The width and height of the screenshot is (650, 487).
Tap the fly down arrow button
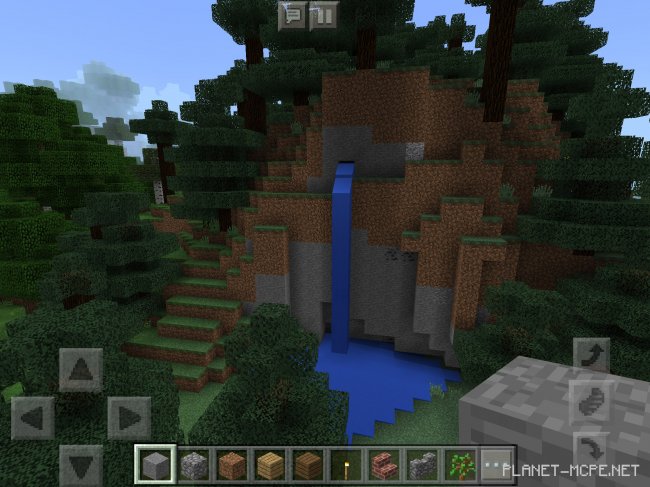pyautogui.click(x=589, y=447)
